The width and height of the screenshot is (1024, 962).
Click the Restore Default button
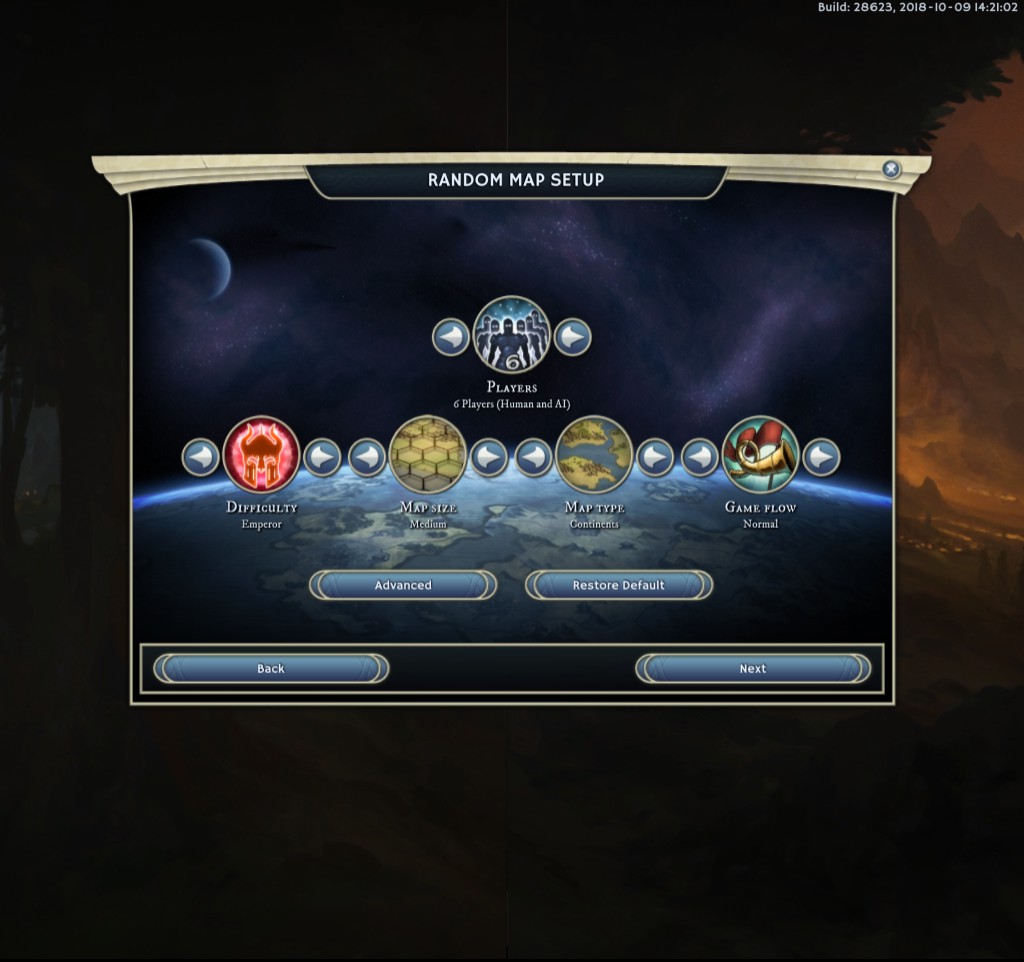618,585
